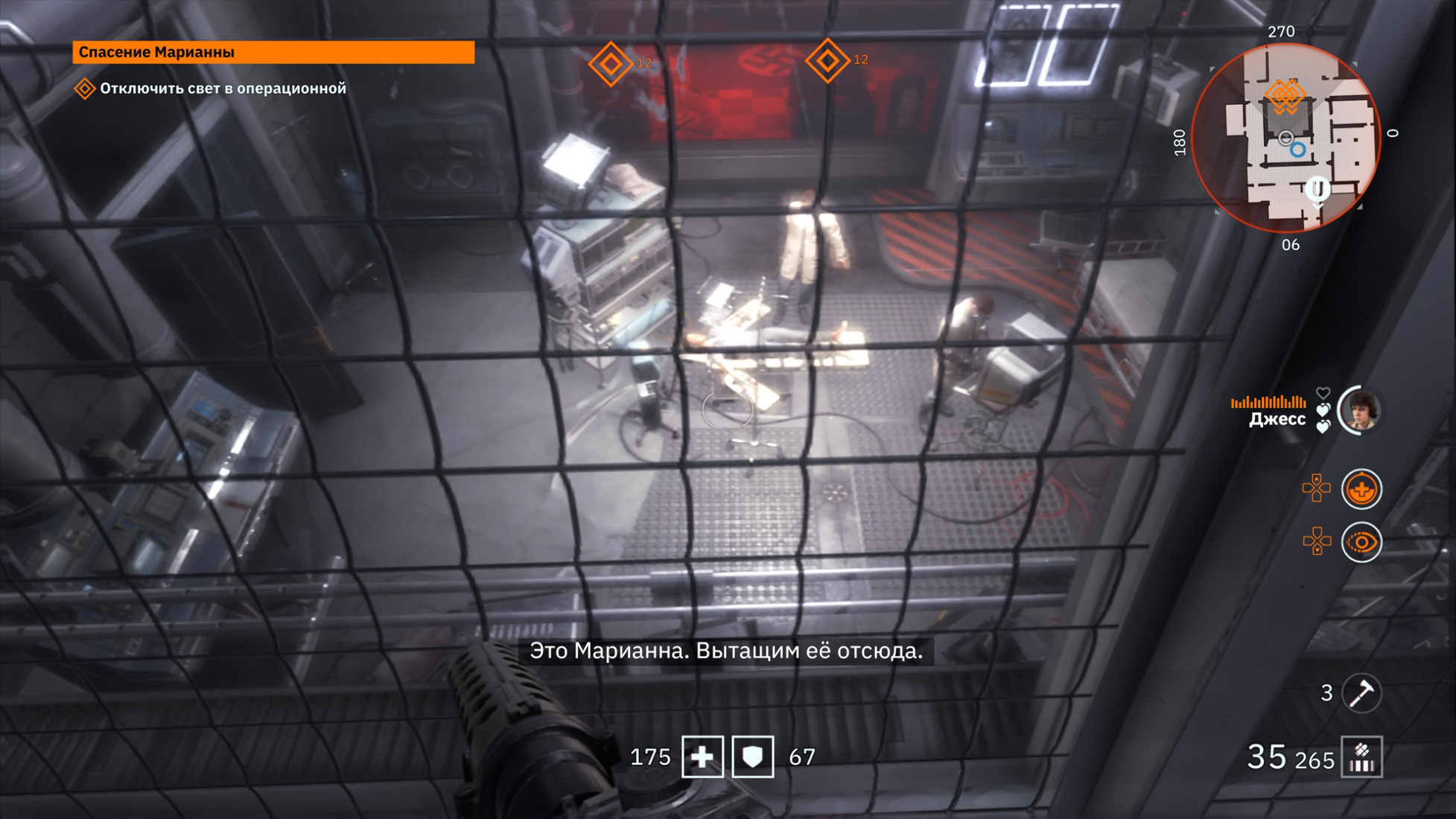Select Джесс partner portrait
The width and height of the screenshot is (1456, 819).
1360,410
